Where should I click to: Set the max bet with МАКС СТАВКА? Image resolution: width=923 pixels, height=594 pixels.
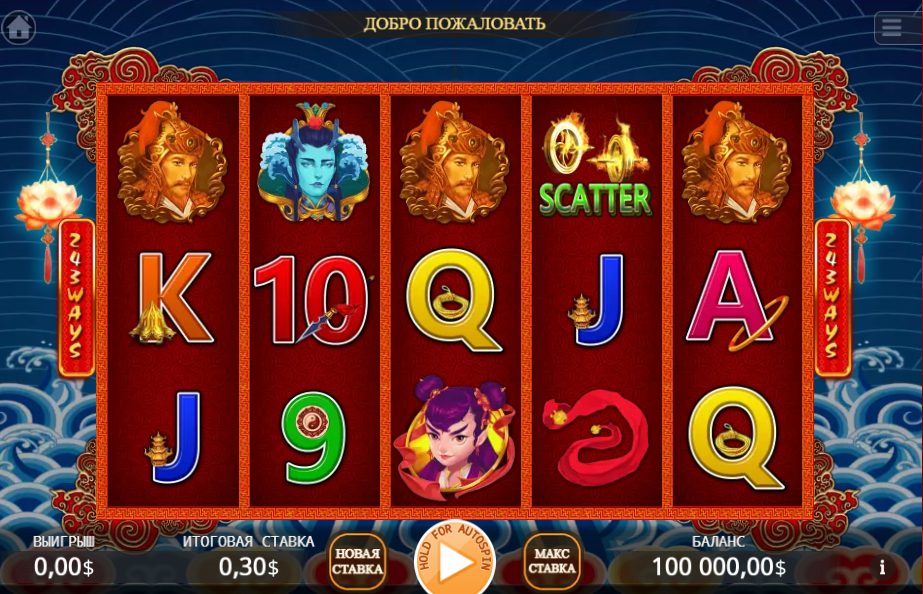point(551,563)
